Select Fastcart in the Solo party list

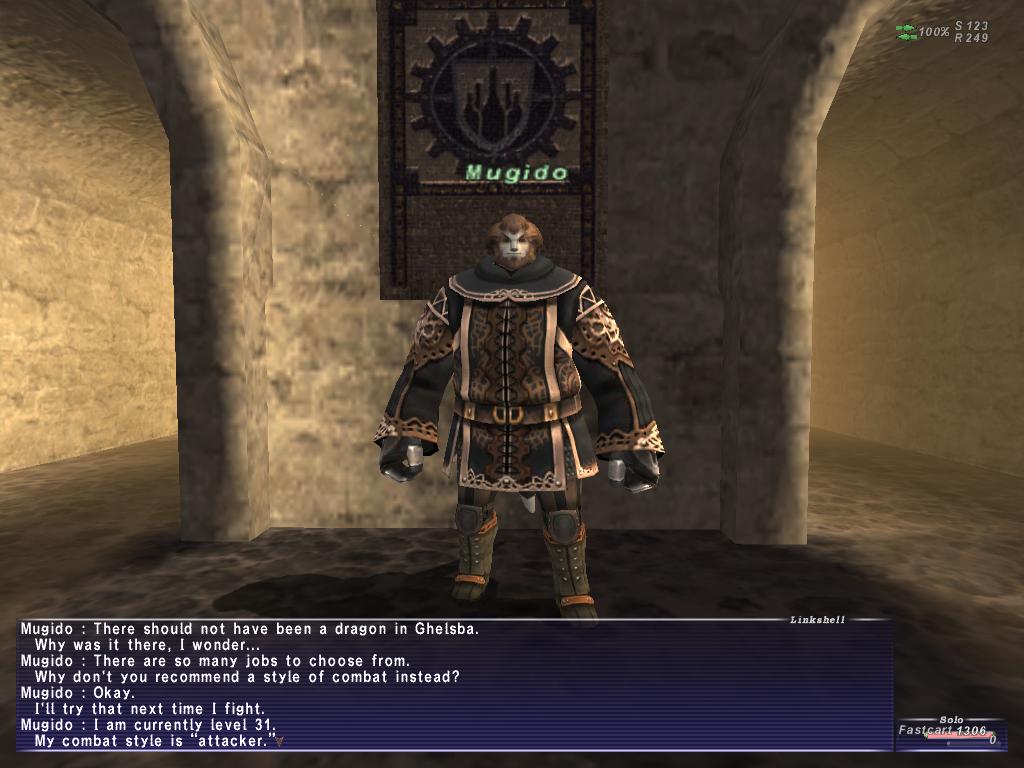tap(925, 731)
